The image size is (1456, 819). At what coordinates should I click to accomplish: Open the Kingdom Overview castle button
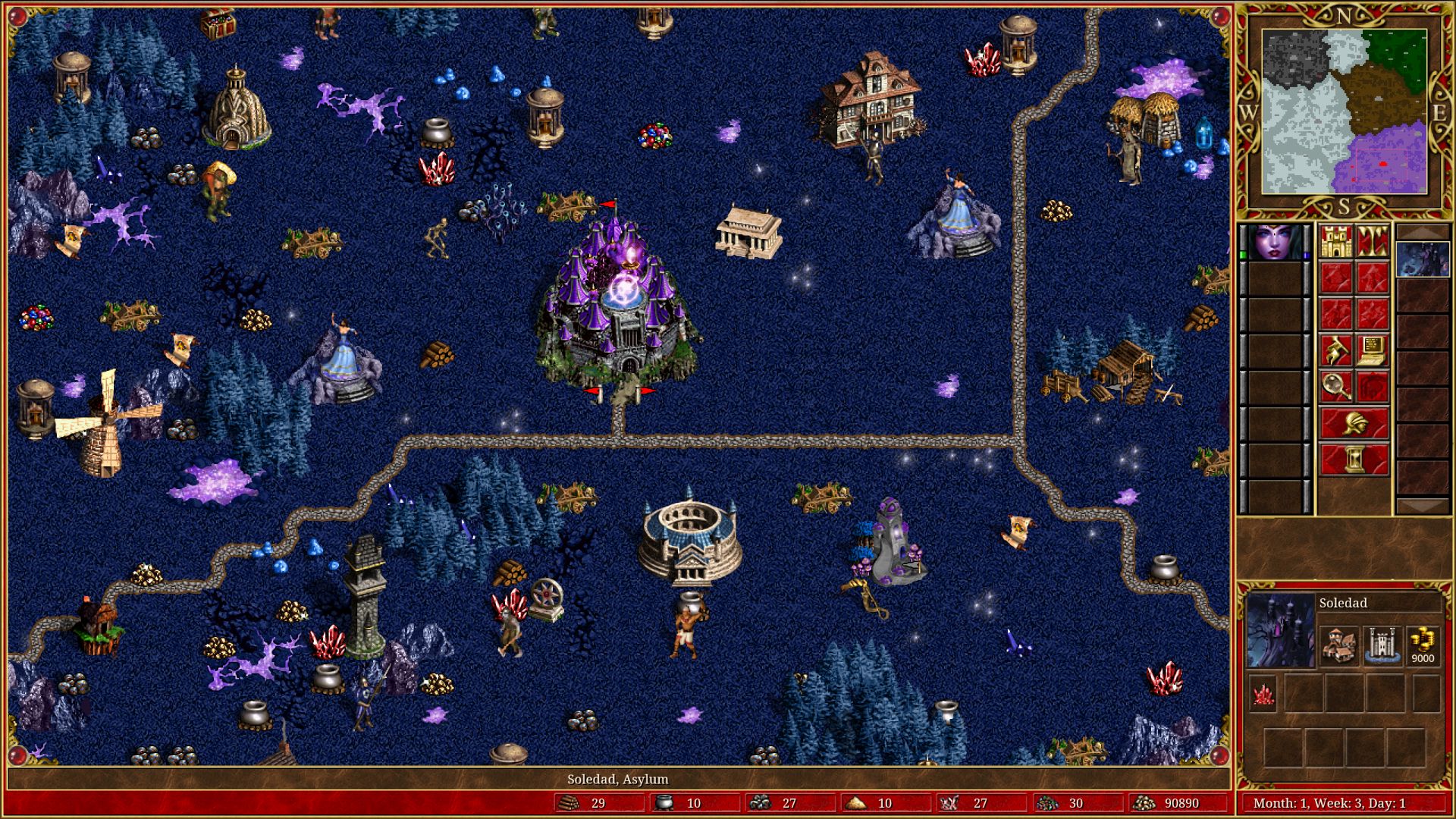[x=1336, y=241]
